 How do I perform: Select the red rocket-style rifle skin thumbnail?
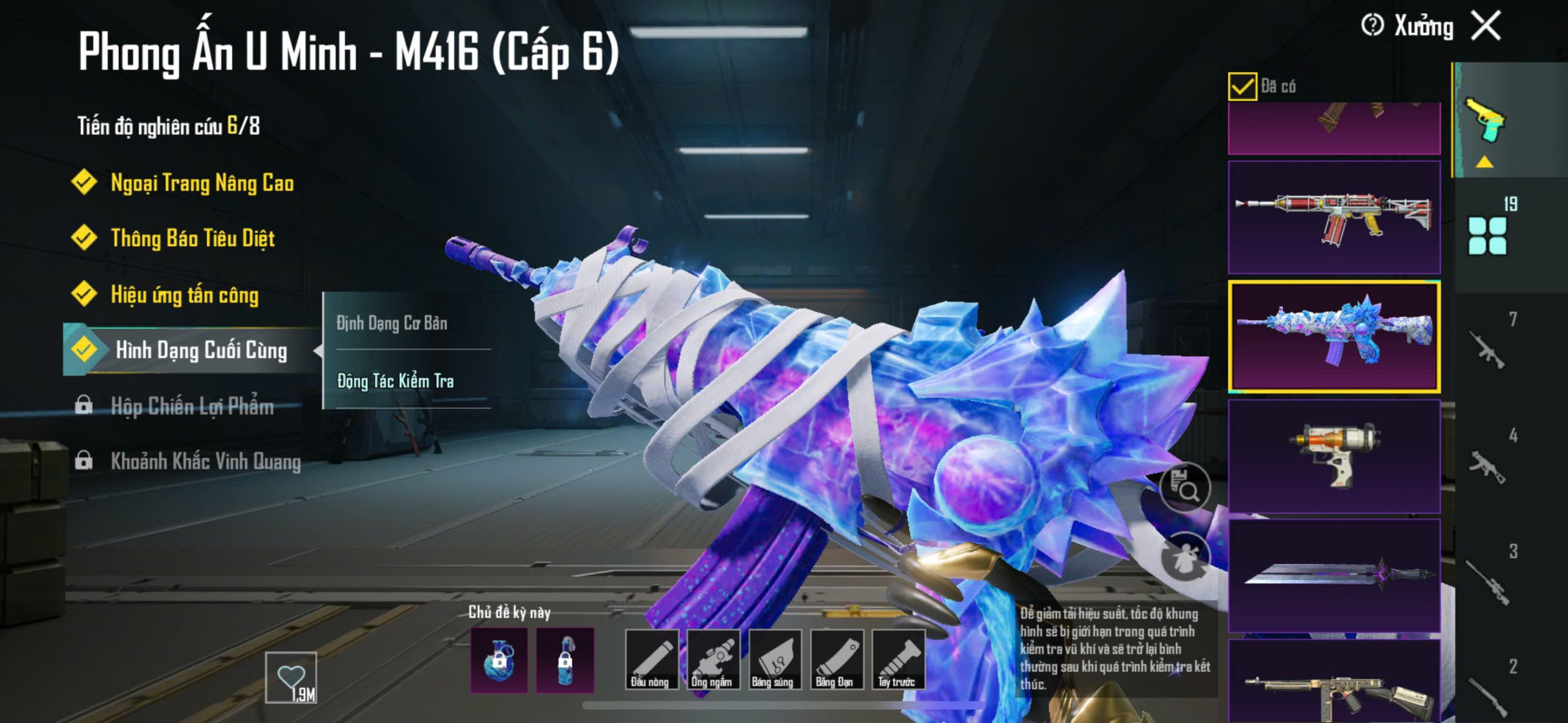[x=1334, y=217]
